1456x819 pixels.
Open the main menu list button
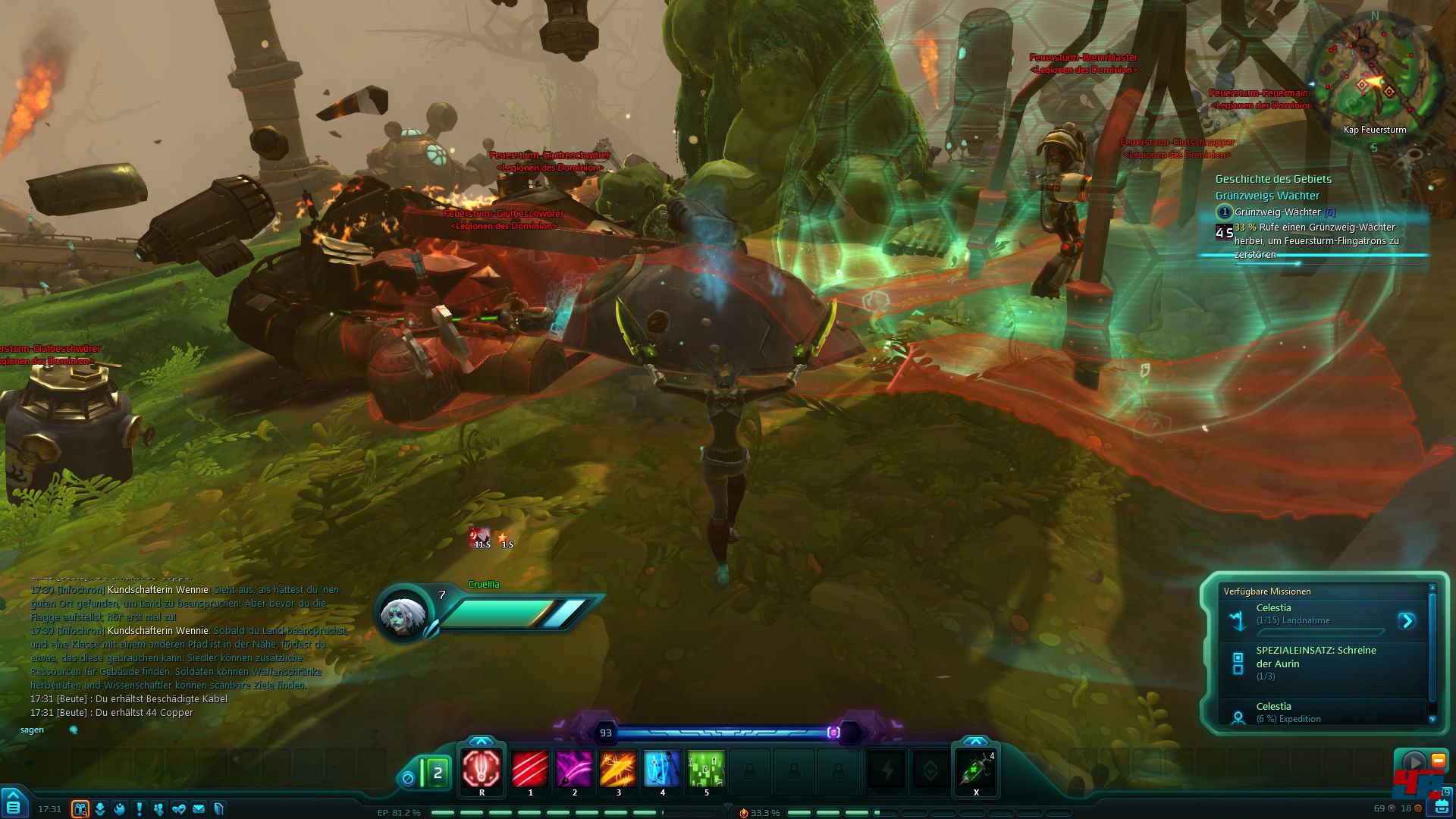point(14,806)
